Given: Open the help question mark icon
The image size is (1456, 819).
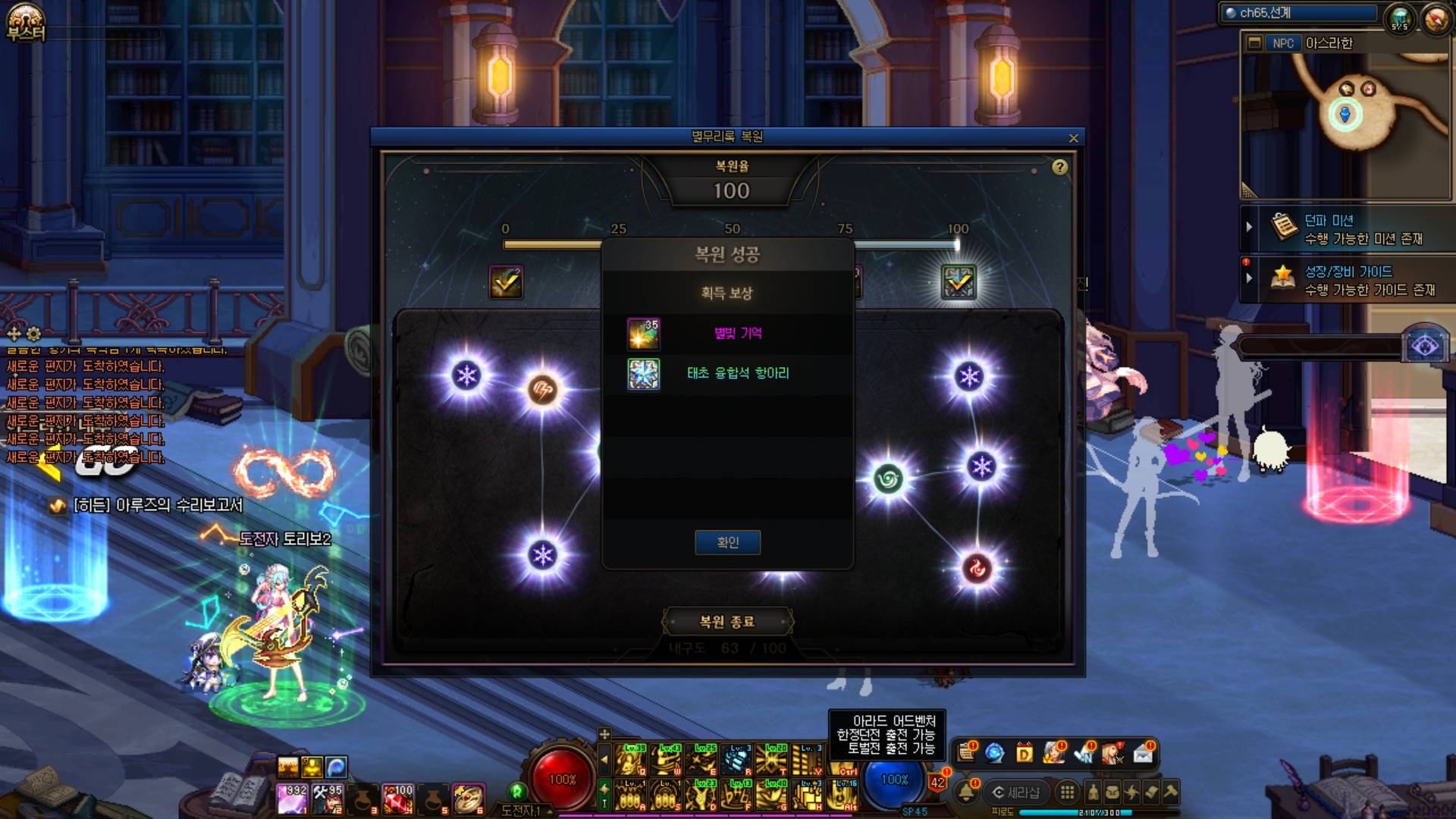Looking at the screenshot, I should pos(1059,168).
